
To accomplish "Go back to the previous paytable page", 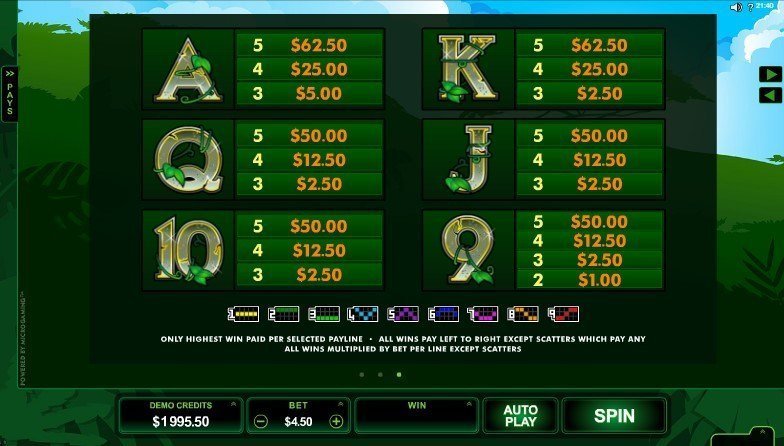I will click(x=770, y=95).
